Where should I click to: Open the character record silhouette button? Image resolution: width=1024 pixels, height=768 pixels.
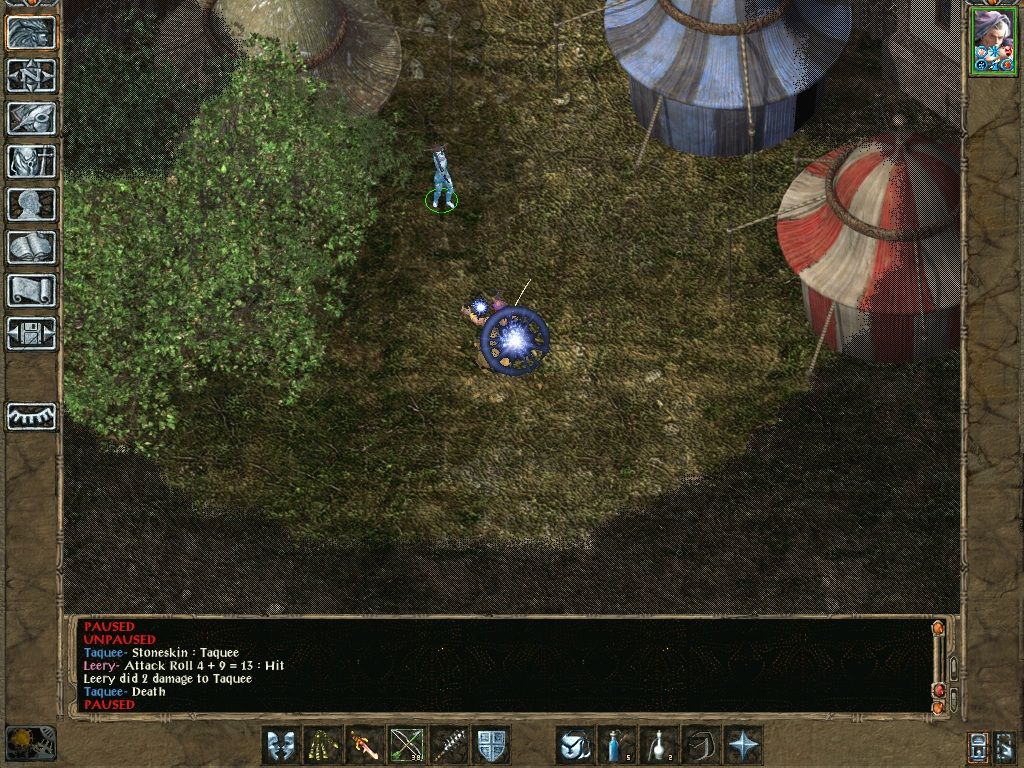point(31,204)
